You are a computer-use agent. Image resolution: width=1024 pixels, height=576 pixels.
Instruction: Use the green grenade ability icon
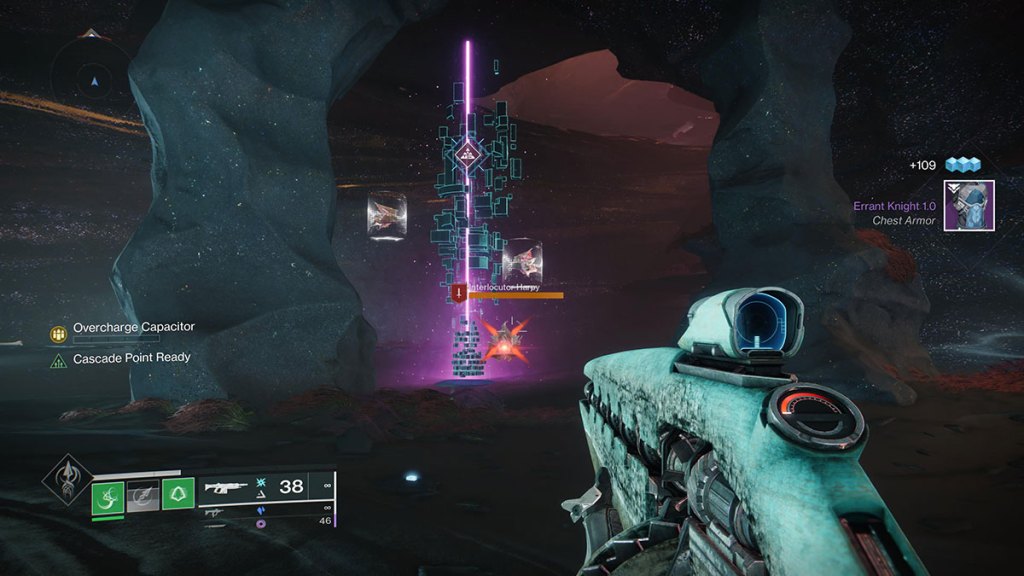click(108, 496)
